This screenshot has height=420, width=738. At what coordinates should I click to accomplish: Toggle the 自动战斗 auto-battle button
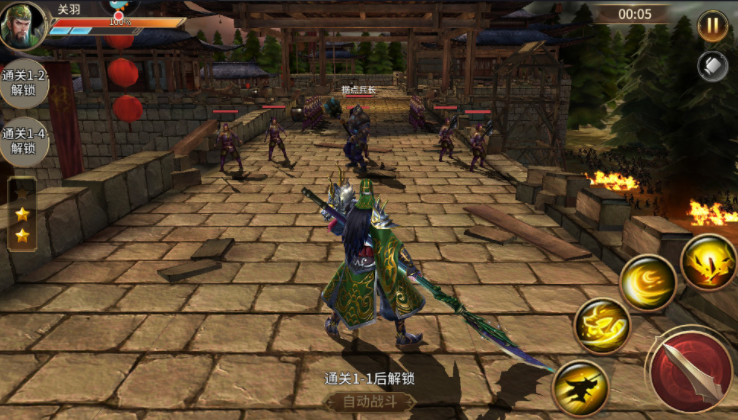370,401
